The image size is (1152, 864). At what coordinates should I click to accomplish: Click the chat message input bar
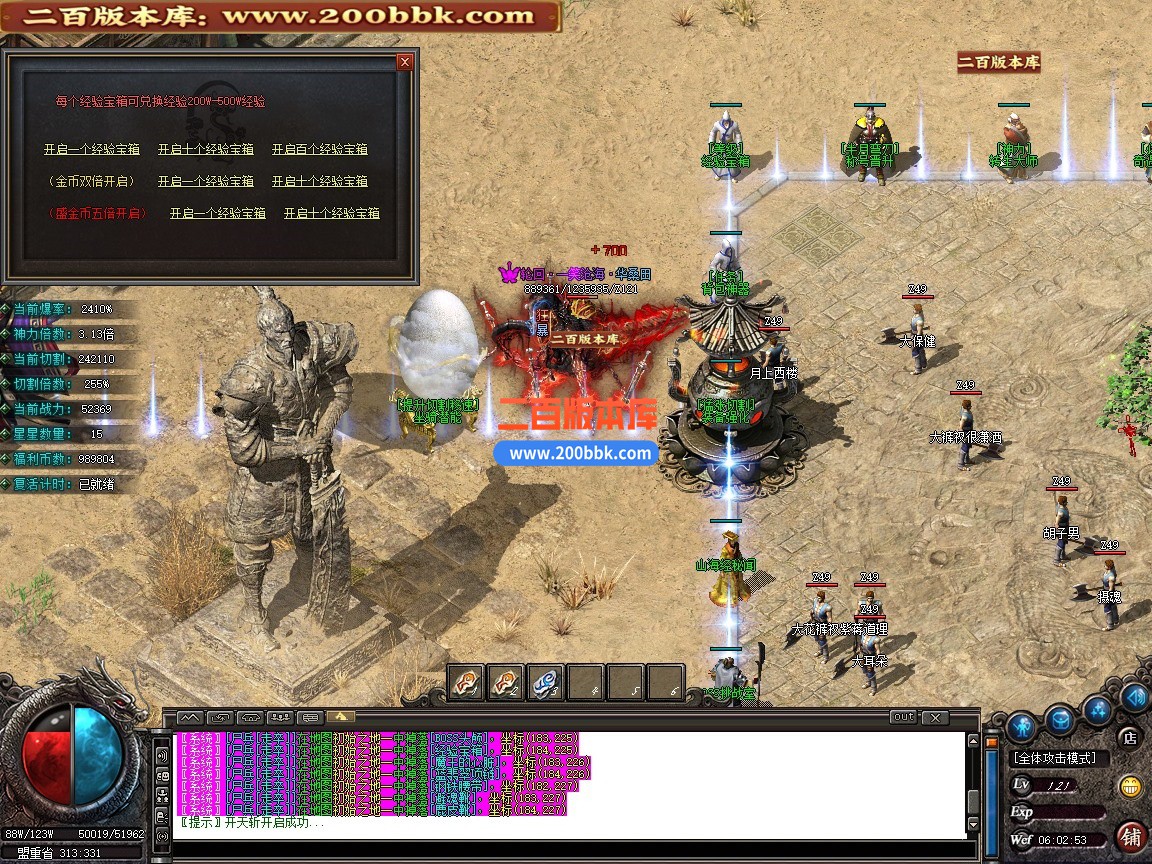[x=570, y=848]
